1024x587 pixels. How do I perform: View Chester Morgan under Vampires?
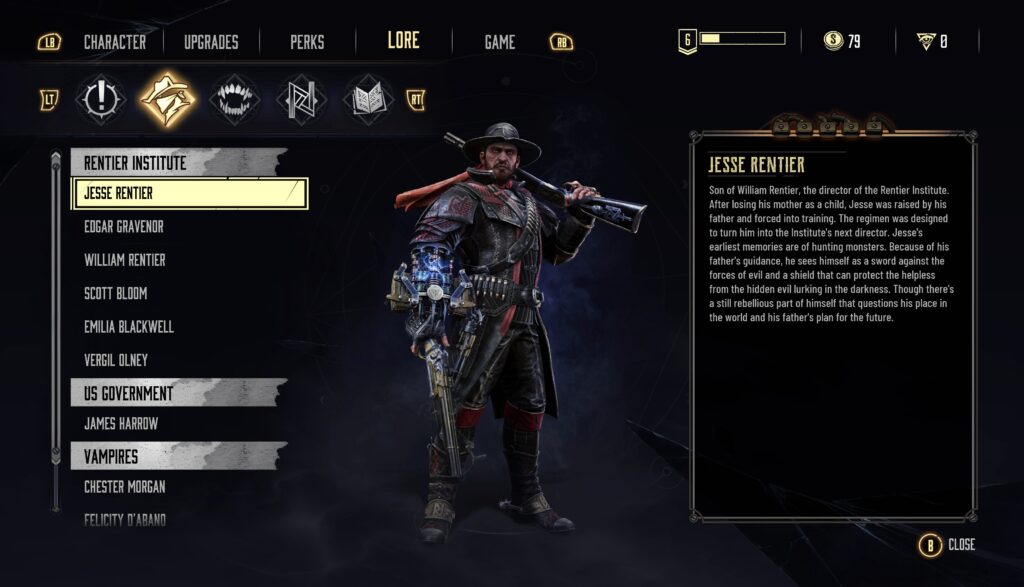(125, 487)
